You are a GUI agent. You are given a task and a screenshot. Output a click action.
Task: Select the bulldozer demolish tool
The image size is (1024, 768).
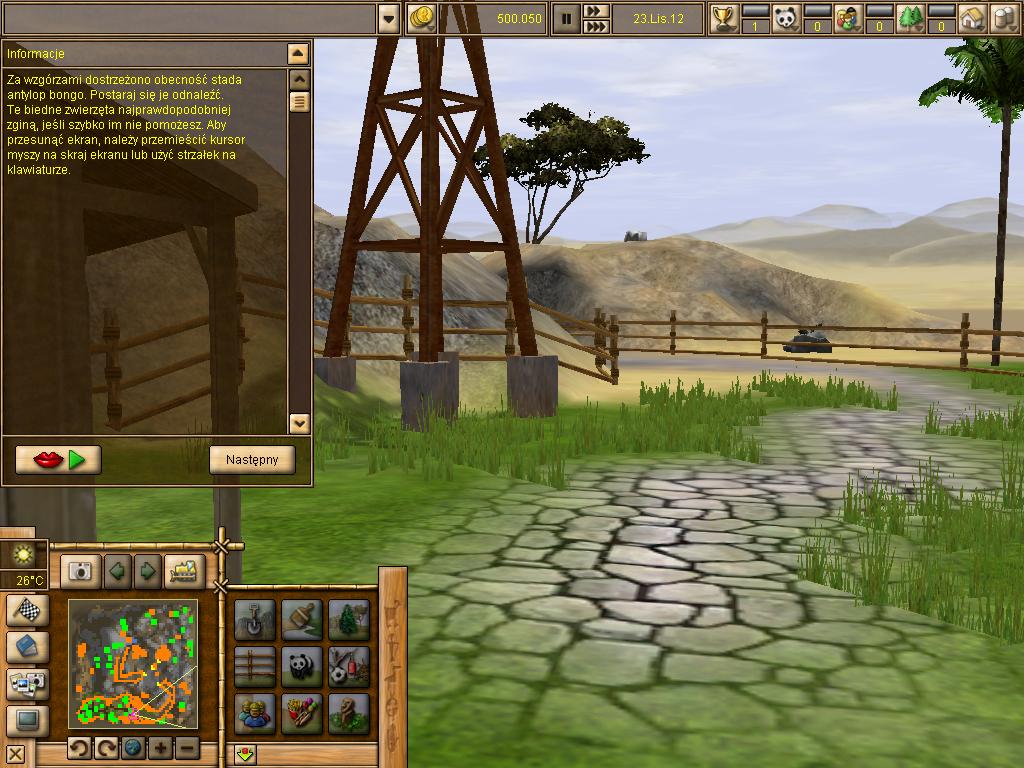click(x=184, y=571)
